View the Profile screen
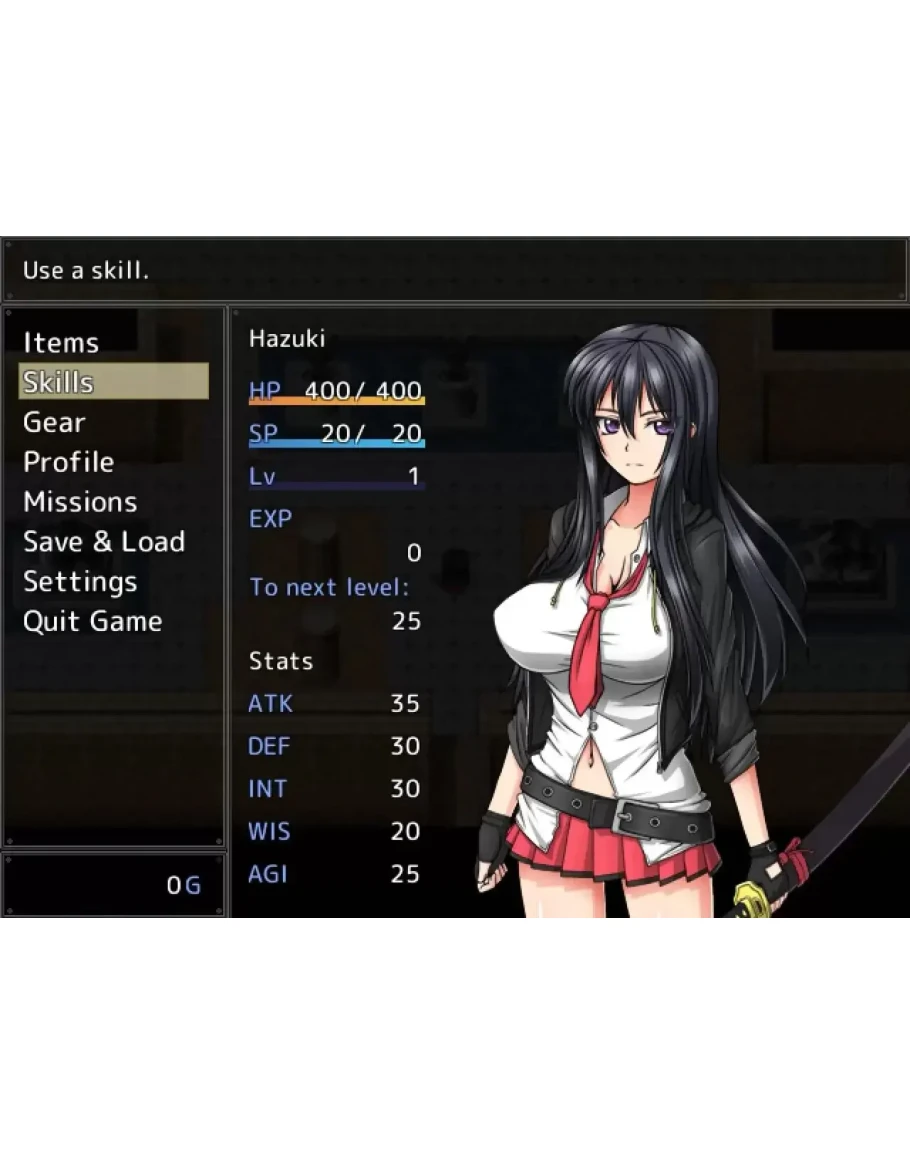 (68, 462)
